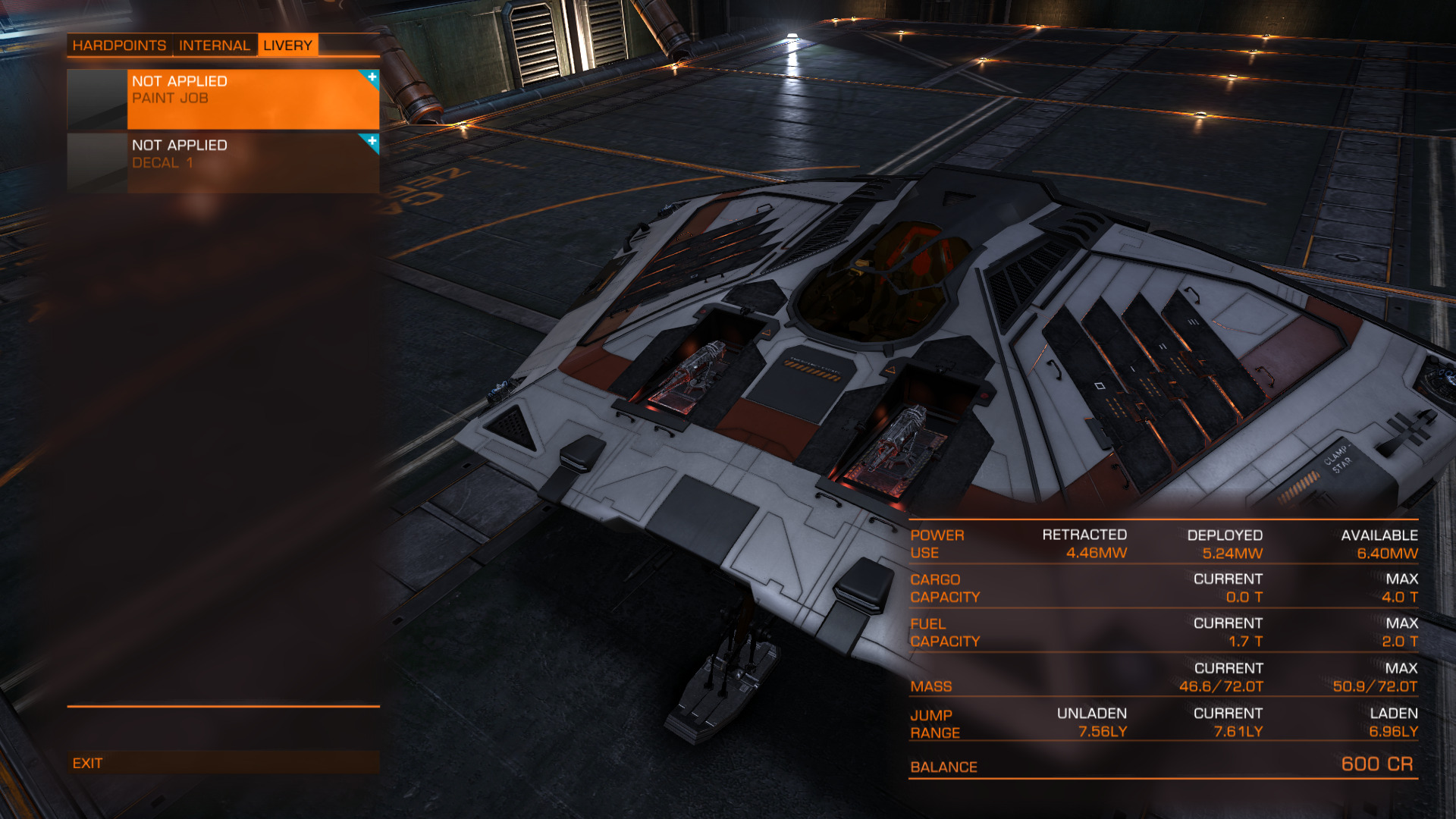Viewport: 1456px width, 819px height.
Task: Click the FUEL CAPACITY stats label
Action: [x=943, y=632]
